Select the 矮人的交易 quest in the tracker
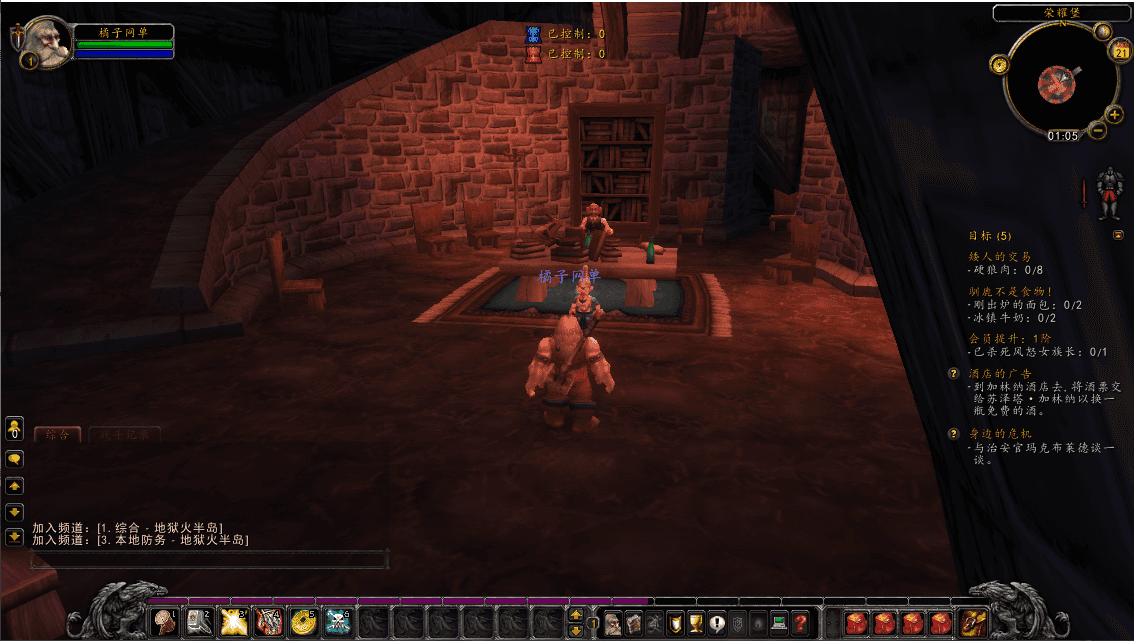 [999, 257]
